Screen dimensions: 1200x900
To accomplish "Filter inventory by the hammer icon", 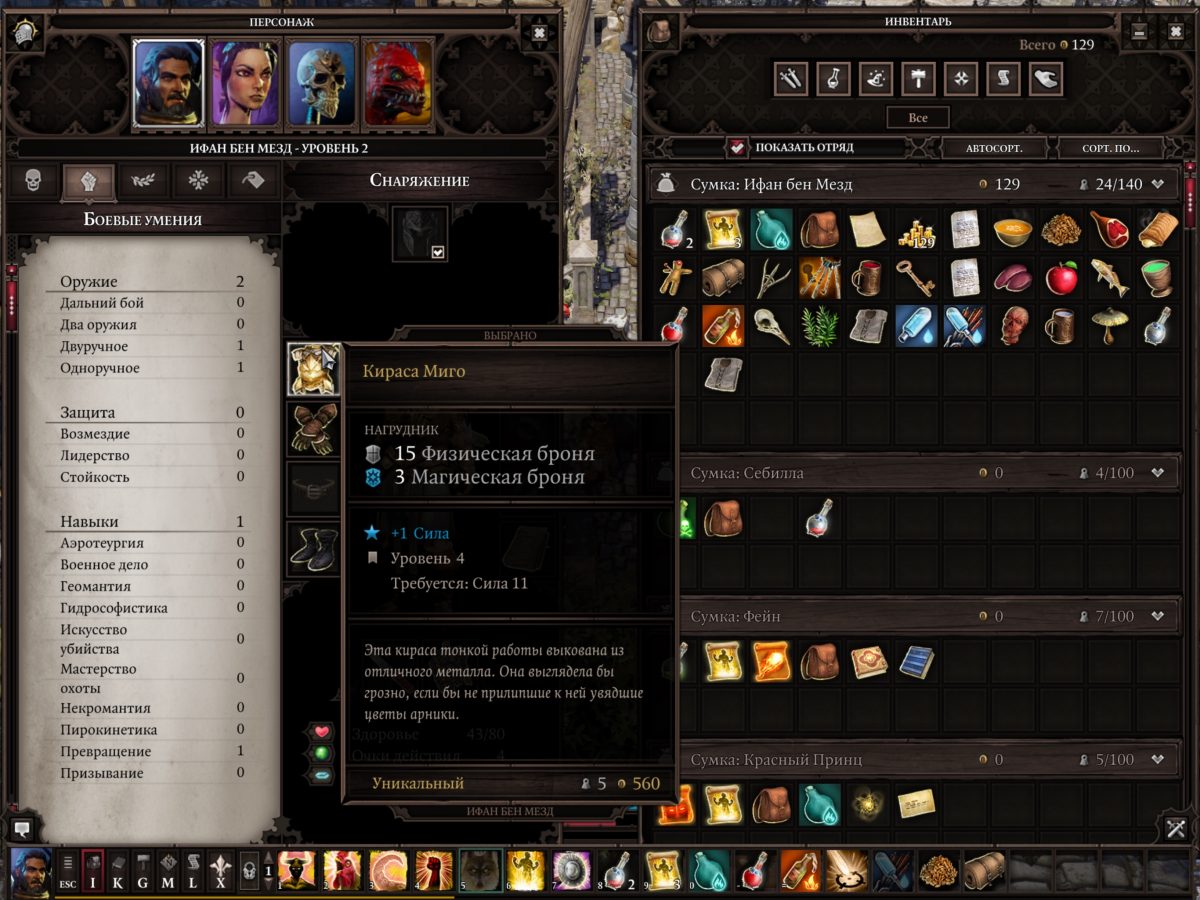I will click(917, 79).
